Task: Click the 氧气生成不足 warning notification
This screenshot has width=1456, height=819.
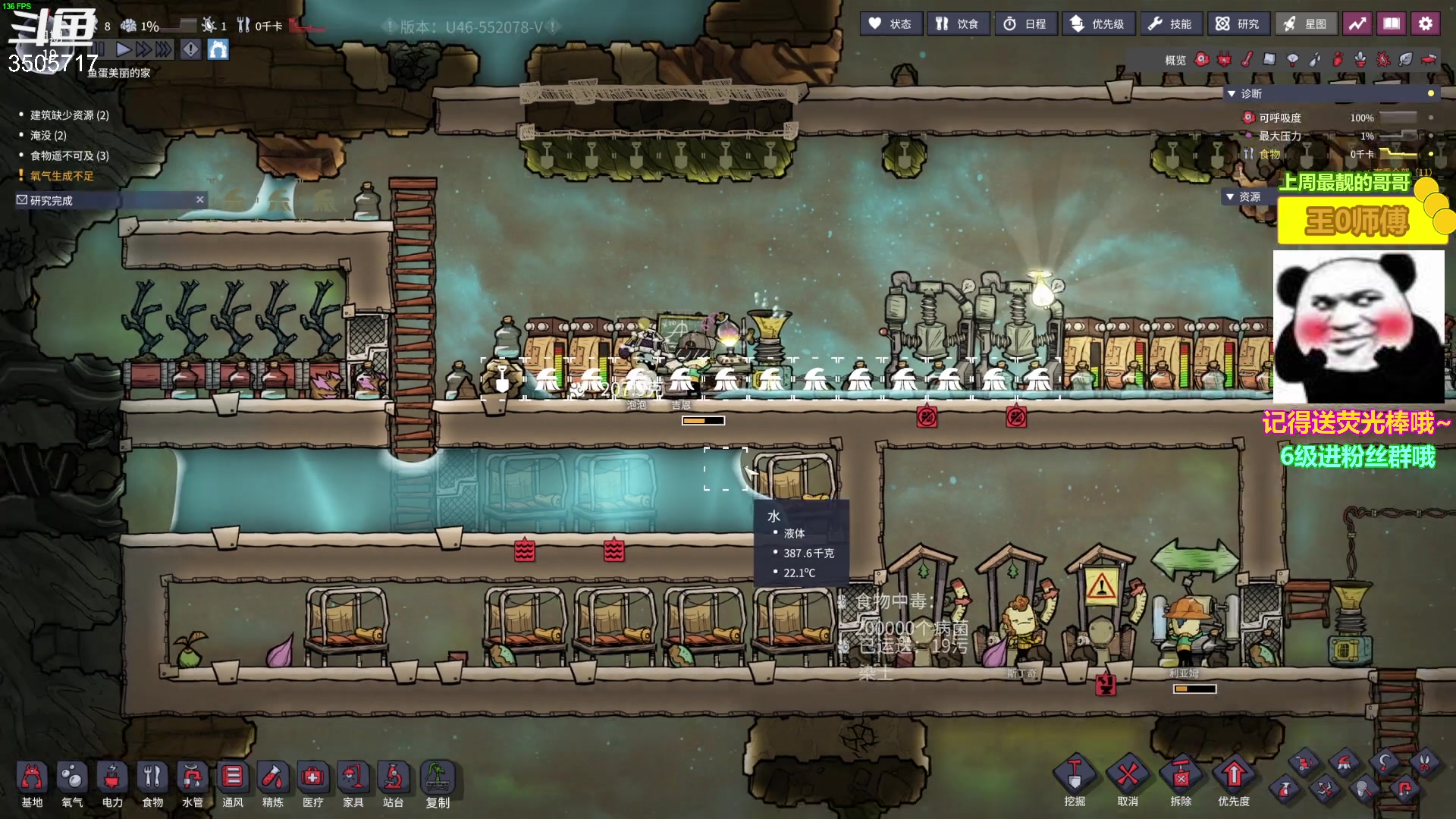Action: tap(62, 176)
